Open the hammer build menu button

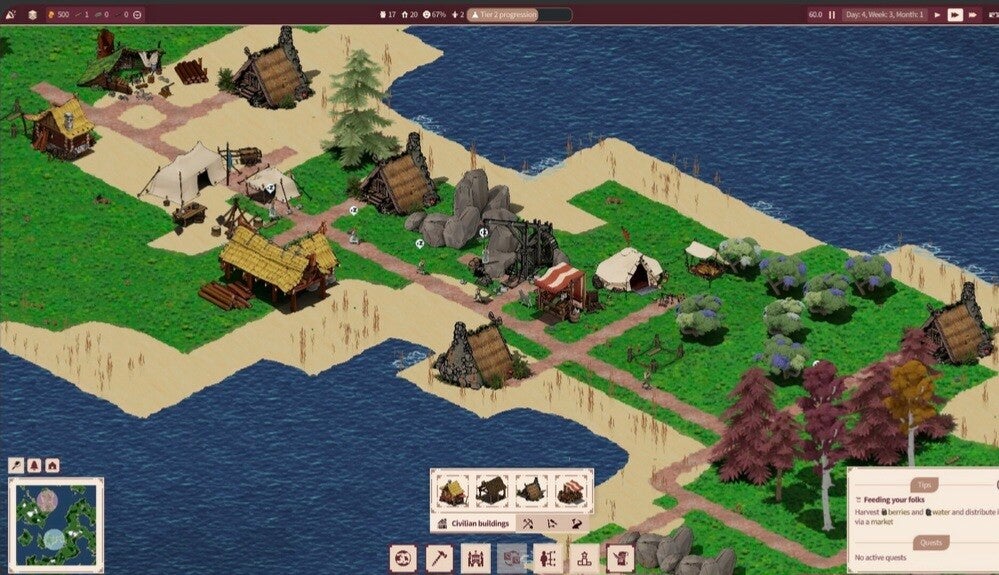[x=439, y=558]
